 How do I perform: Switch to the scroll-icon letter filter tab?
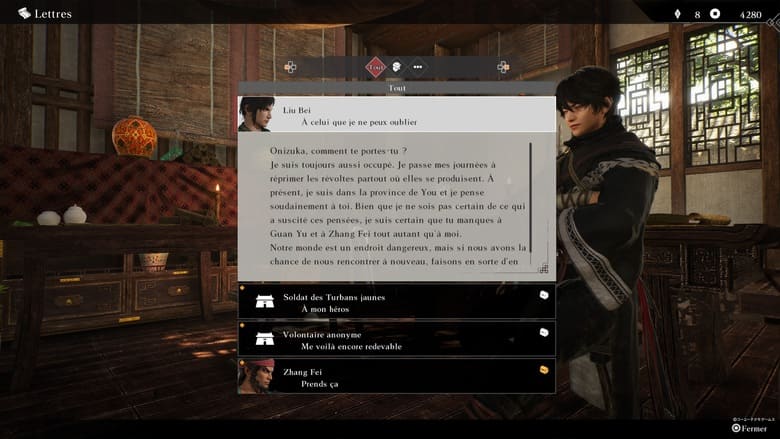[x=397, y=67]
